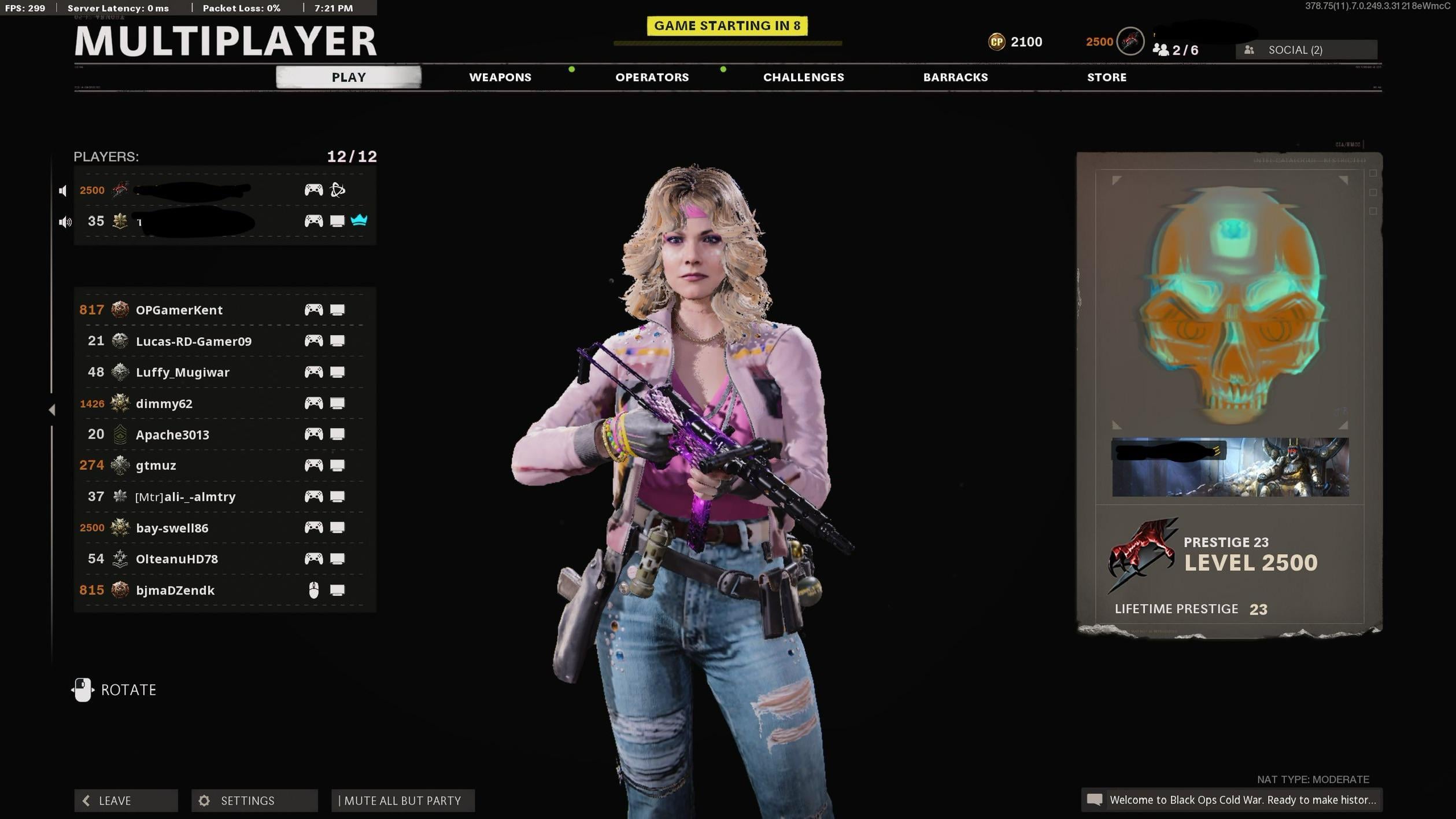The width and height of the screenshot is (1456, 819).
Task: Open the Barracks tab
Action: pos(955,78)
